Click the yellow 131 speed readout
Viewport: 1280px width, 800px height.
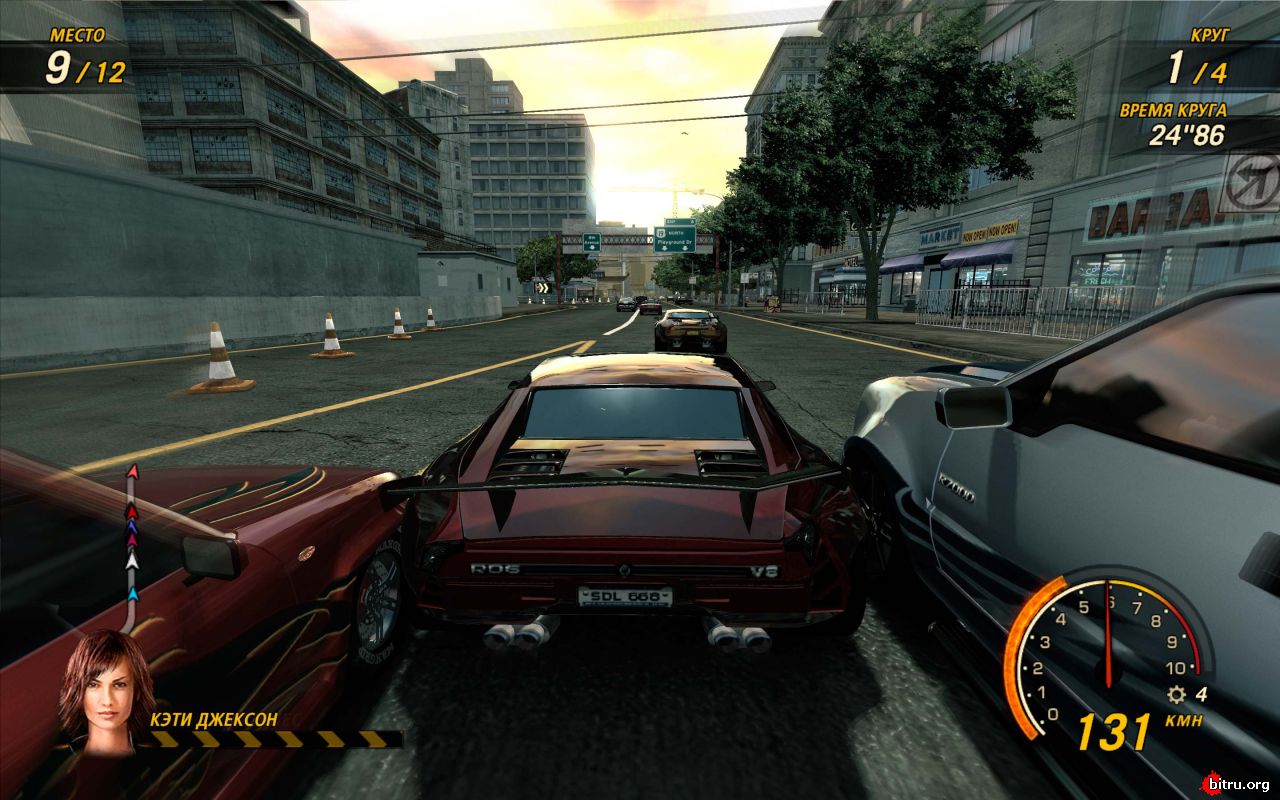click(1112, 732)
